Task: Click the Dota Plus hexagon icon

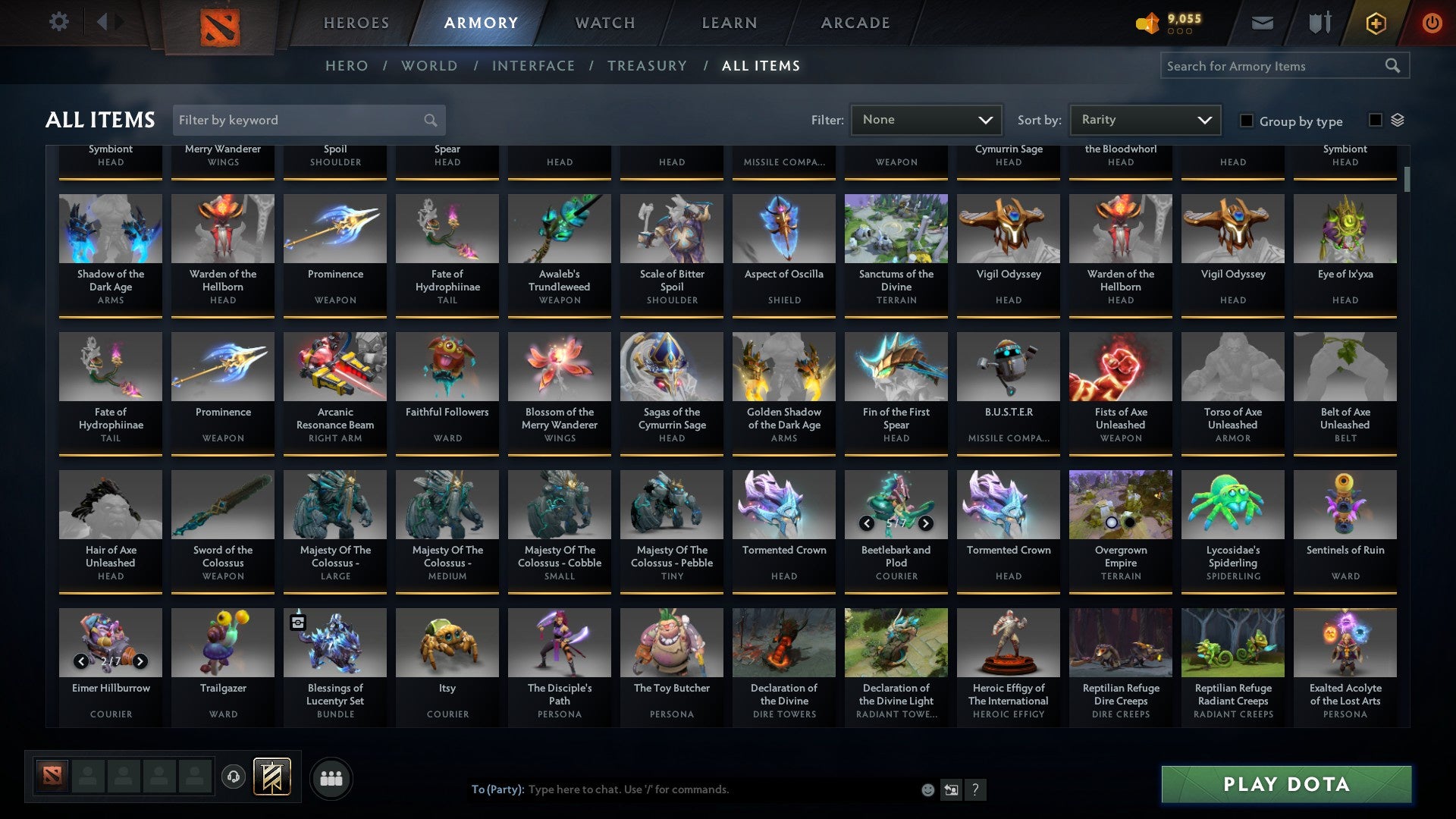Action: [1375, 22]
